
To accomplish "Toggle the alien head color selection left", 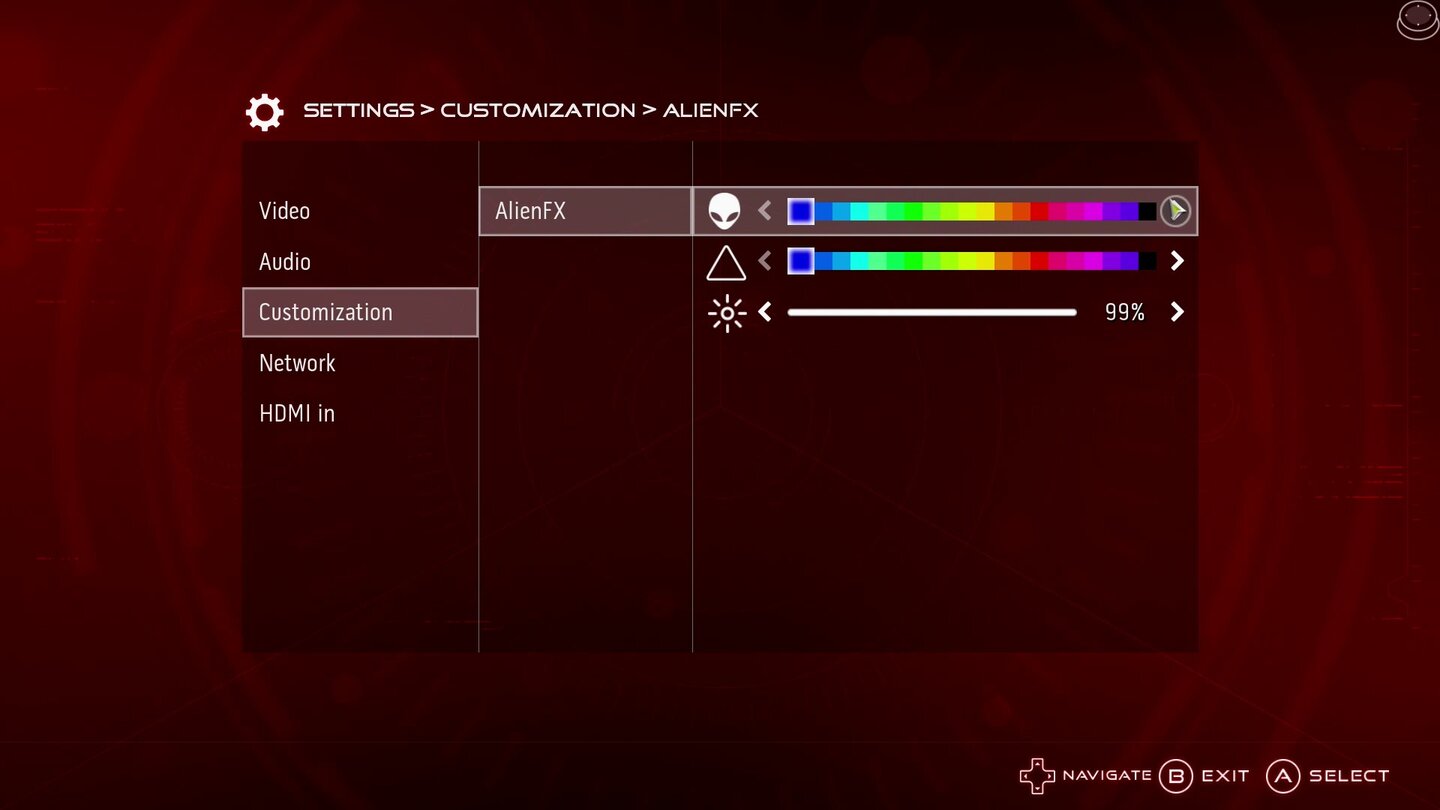I will click(764, 210).
